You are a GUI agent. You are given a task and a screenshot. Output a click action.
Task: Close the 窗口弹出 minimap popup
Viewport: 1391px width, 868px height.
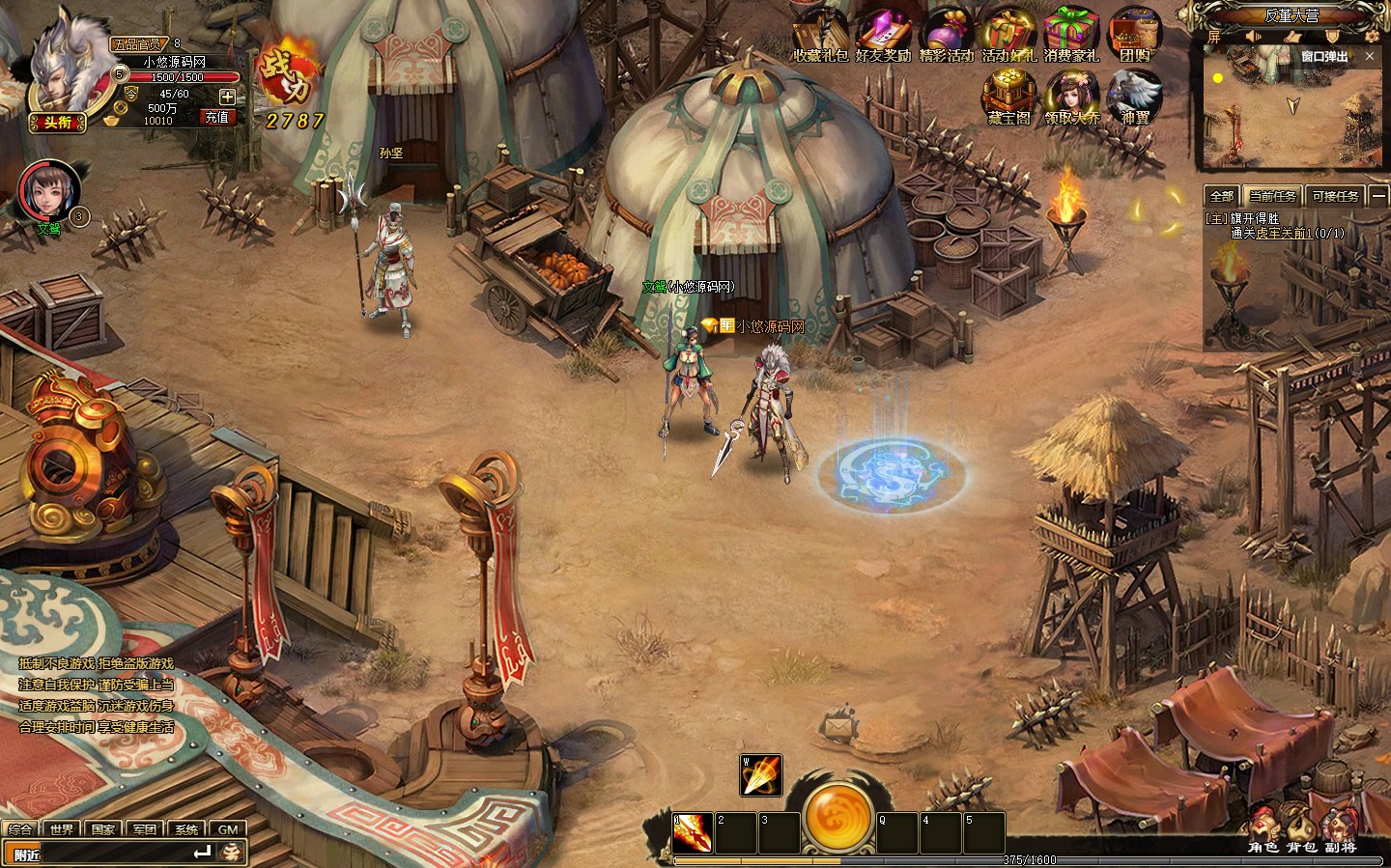pyautogui.click(x=1369, y=57)
